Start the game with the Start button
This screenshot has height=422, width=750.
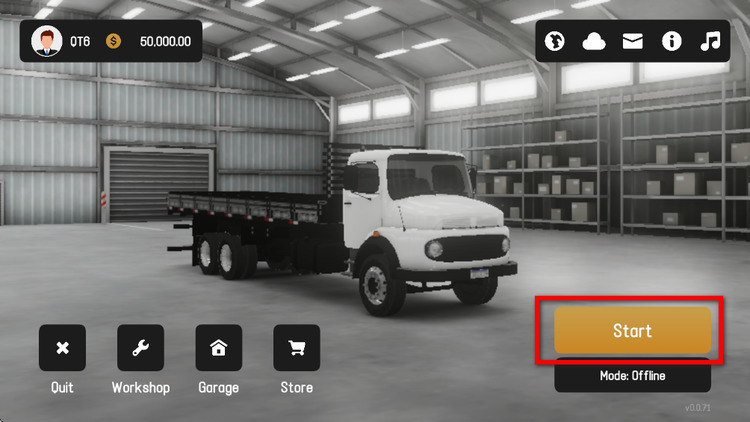pyautogui.click(x=632, y=331)
